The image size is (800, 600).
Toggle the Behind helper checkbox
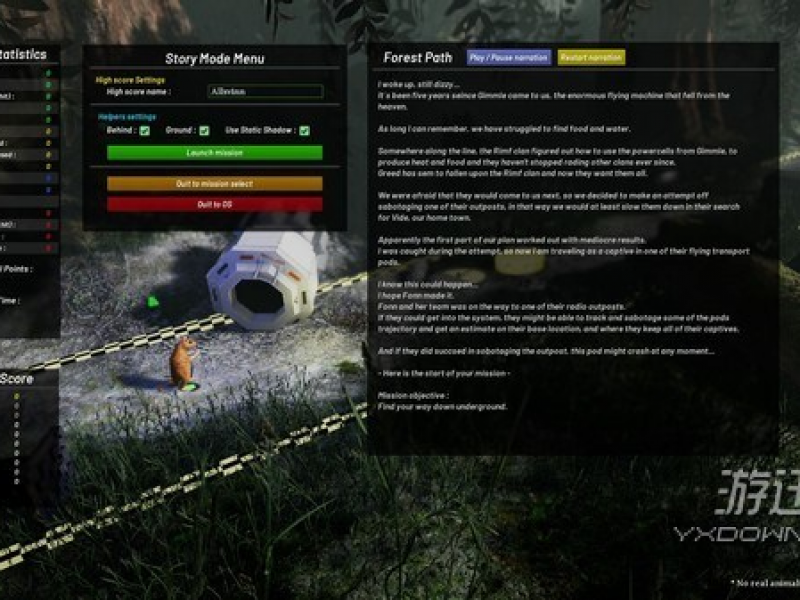[145, 130]
